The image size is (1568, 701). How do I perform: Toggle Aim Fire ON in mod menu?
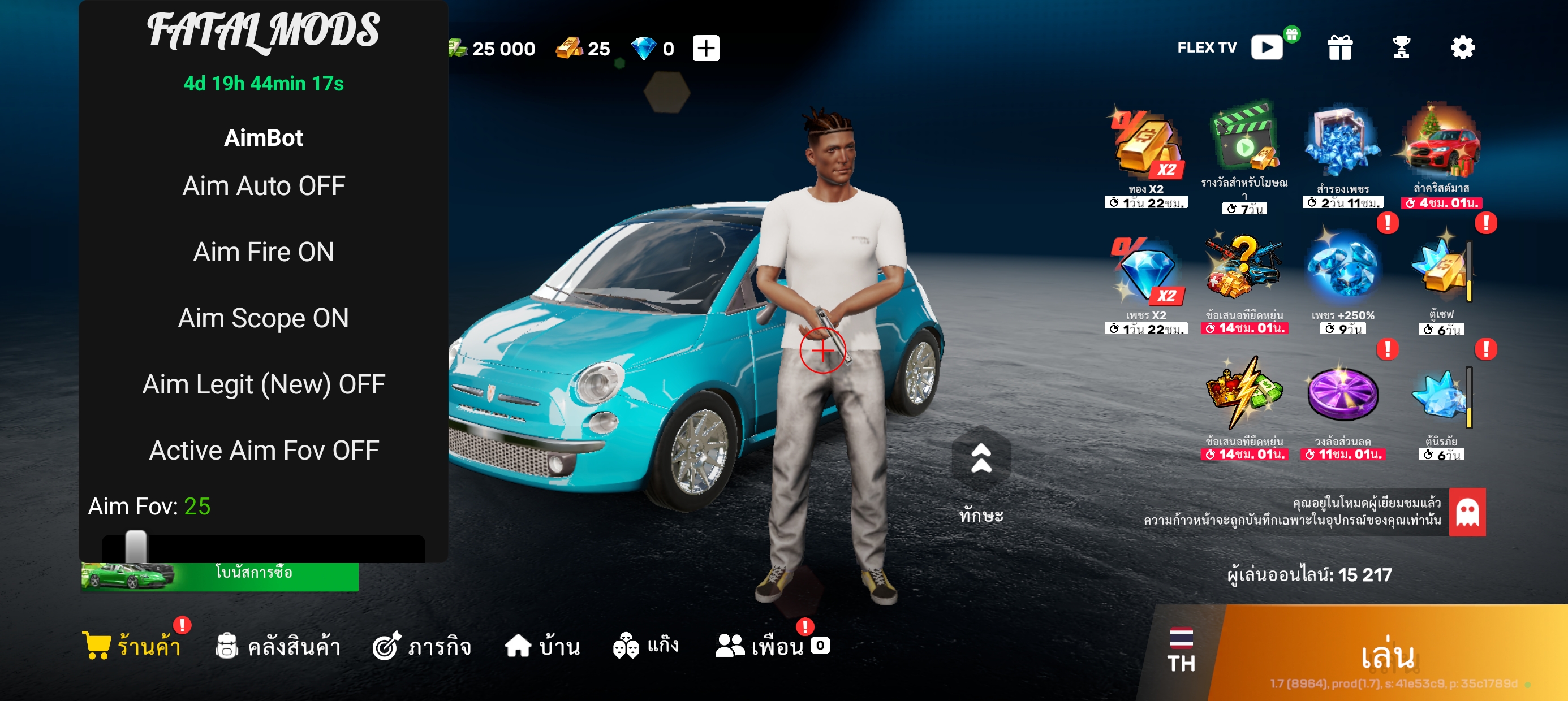pos(264,252)
